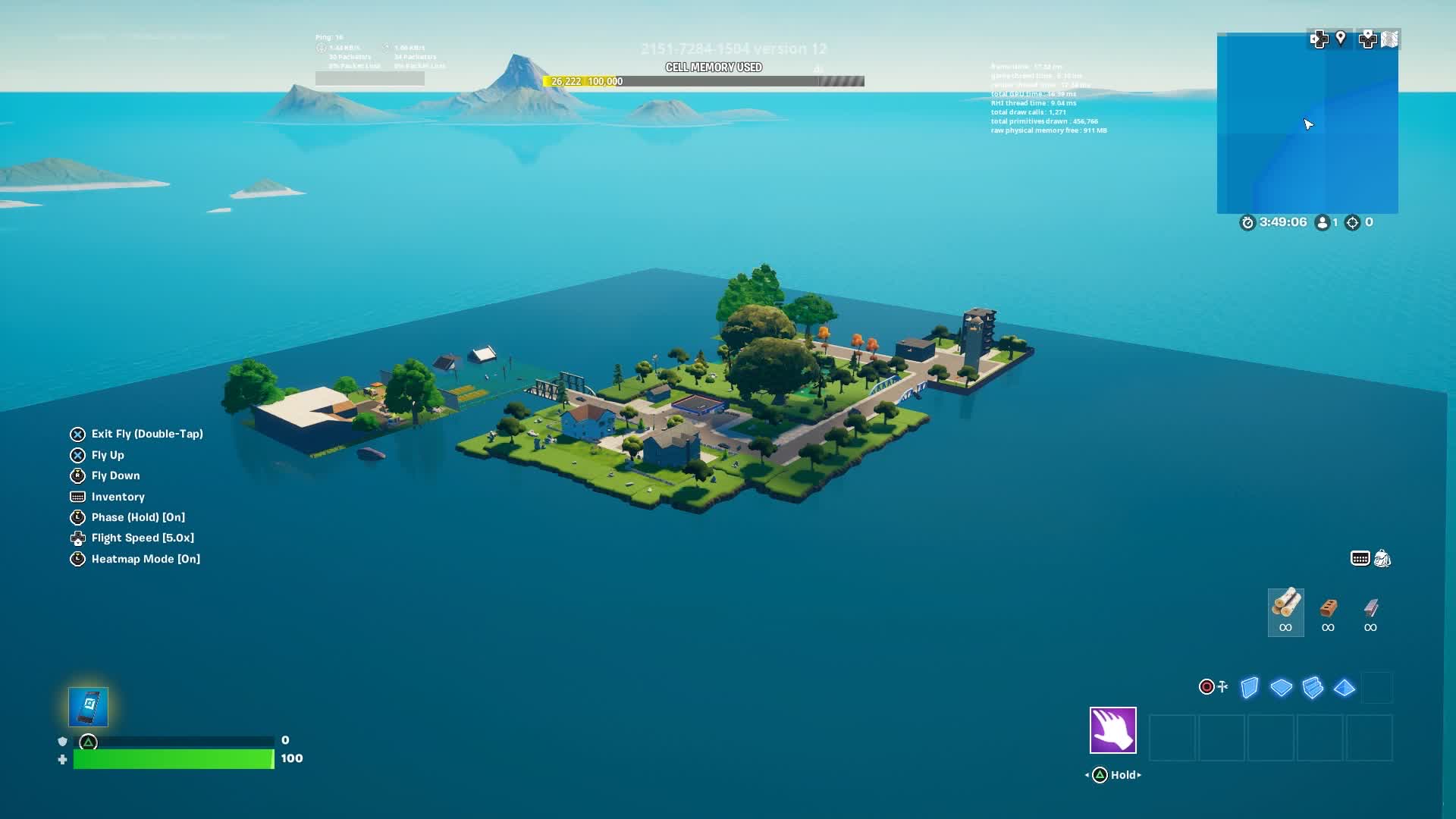Click the map icon at the minimap corner
Screen dimensions: 1456x819
coord(1391,39)
